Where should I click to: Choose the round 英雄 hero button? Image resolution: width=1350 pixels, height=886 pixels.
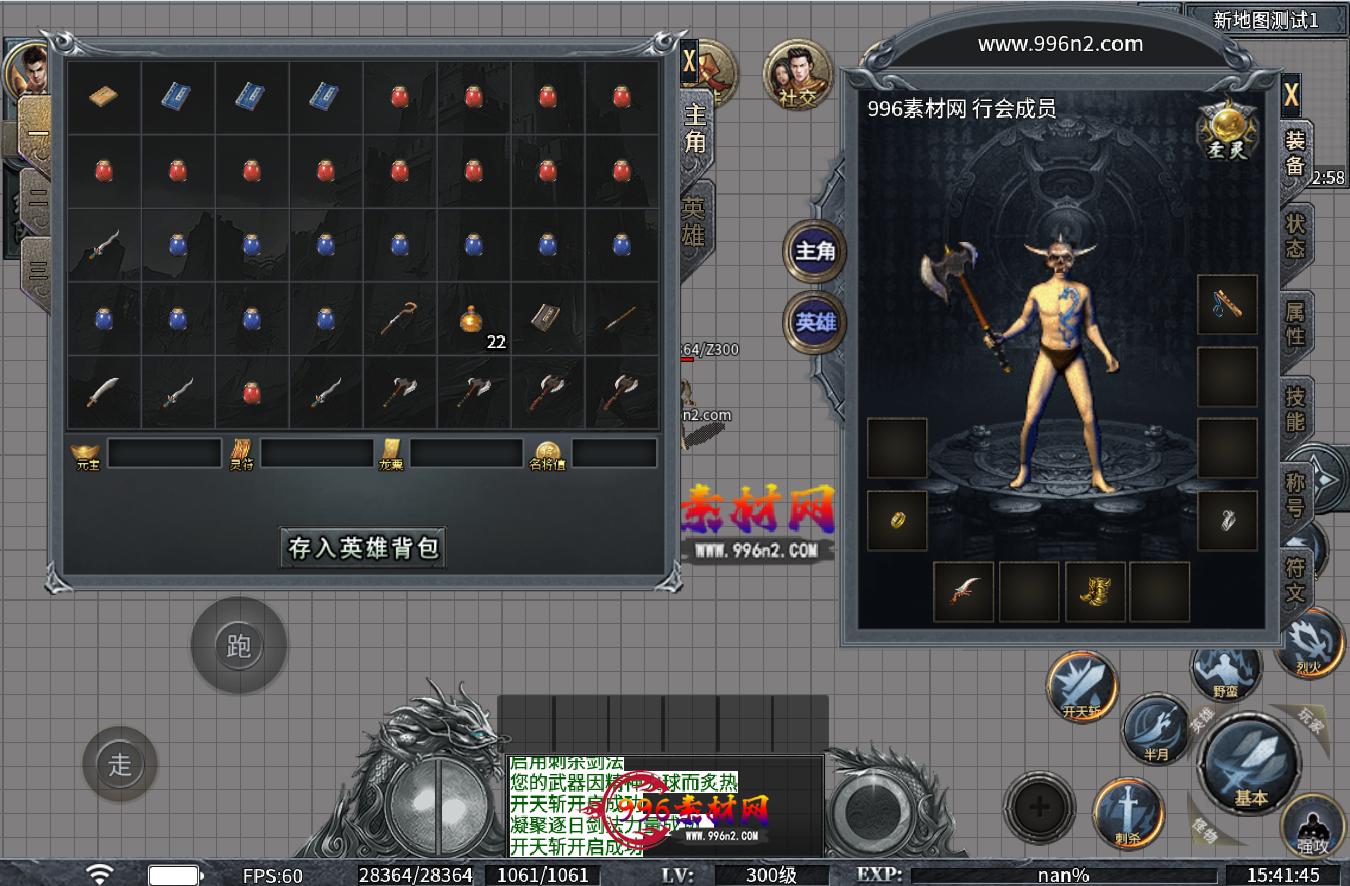(814, 323)
